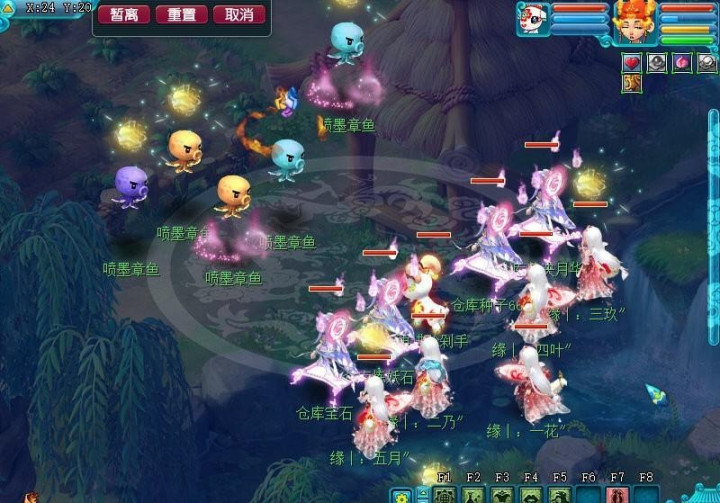Select the red heart buff icon
The height and width of the screenshot is (503, 720).
tap(632, 62)
